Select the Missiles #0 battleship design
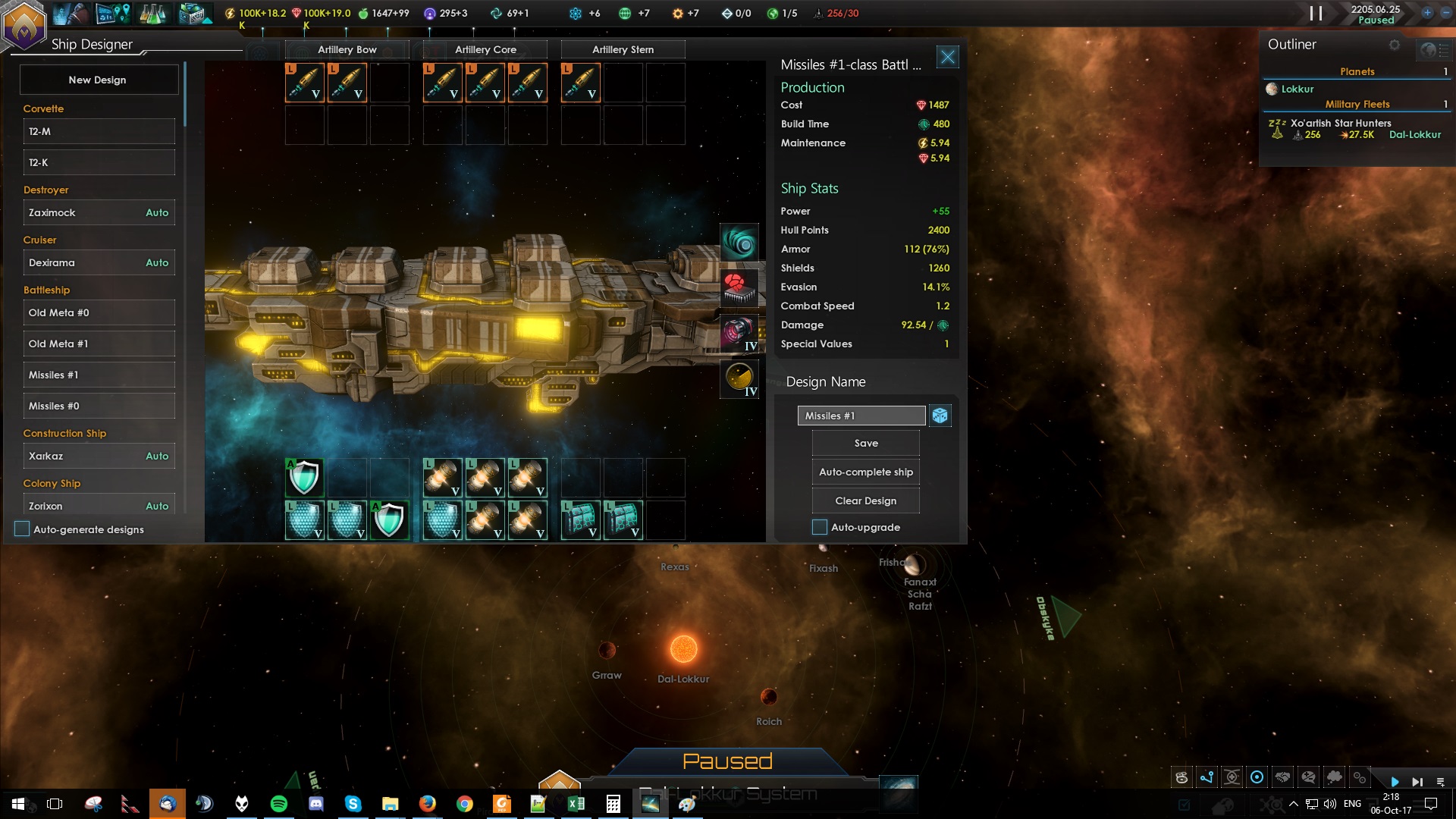Screen dimensions: 1456x819 coord(99,406)
